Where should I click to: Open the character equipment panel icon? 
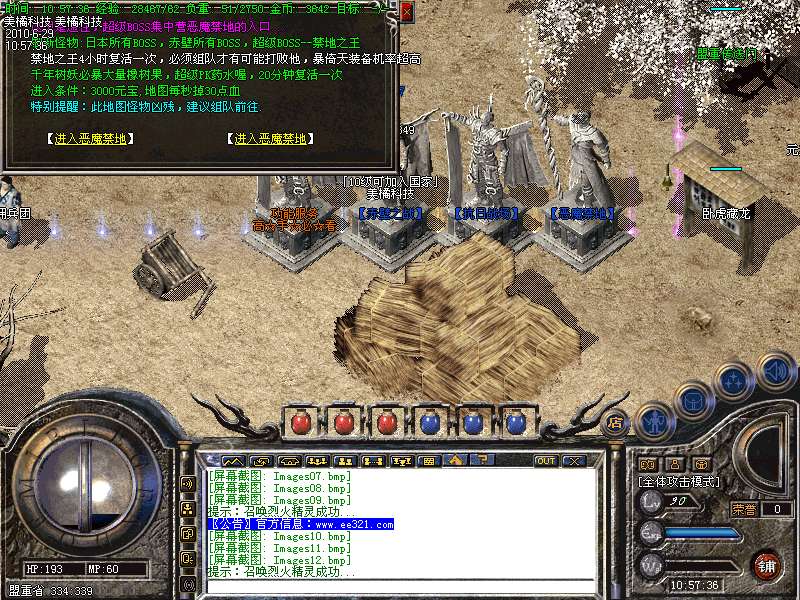coord(654,421)
